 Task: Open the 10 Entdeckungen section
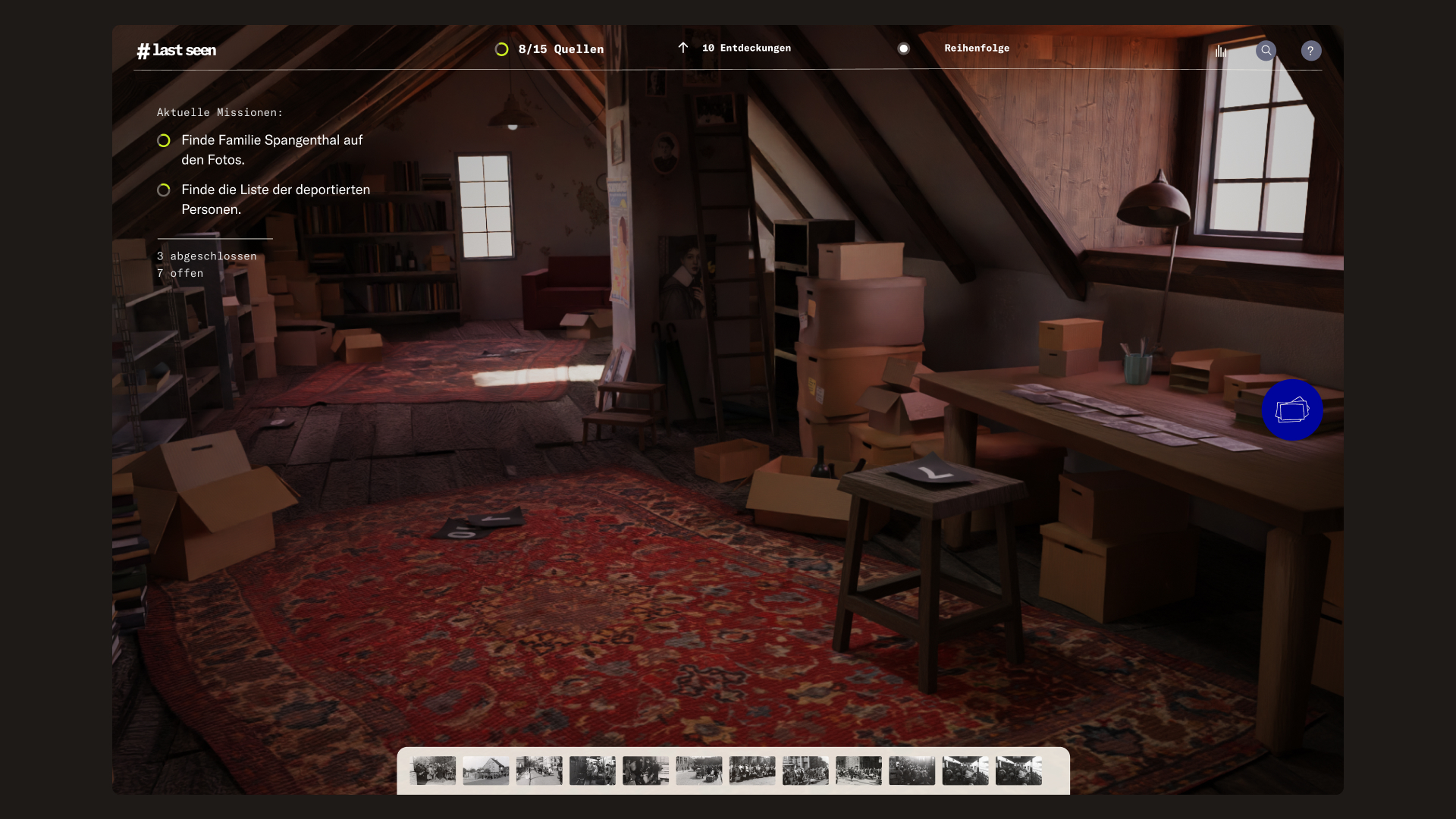click(746, 48)
